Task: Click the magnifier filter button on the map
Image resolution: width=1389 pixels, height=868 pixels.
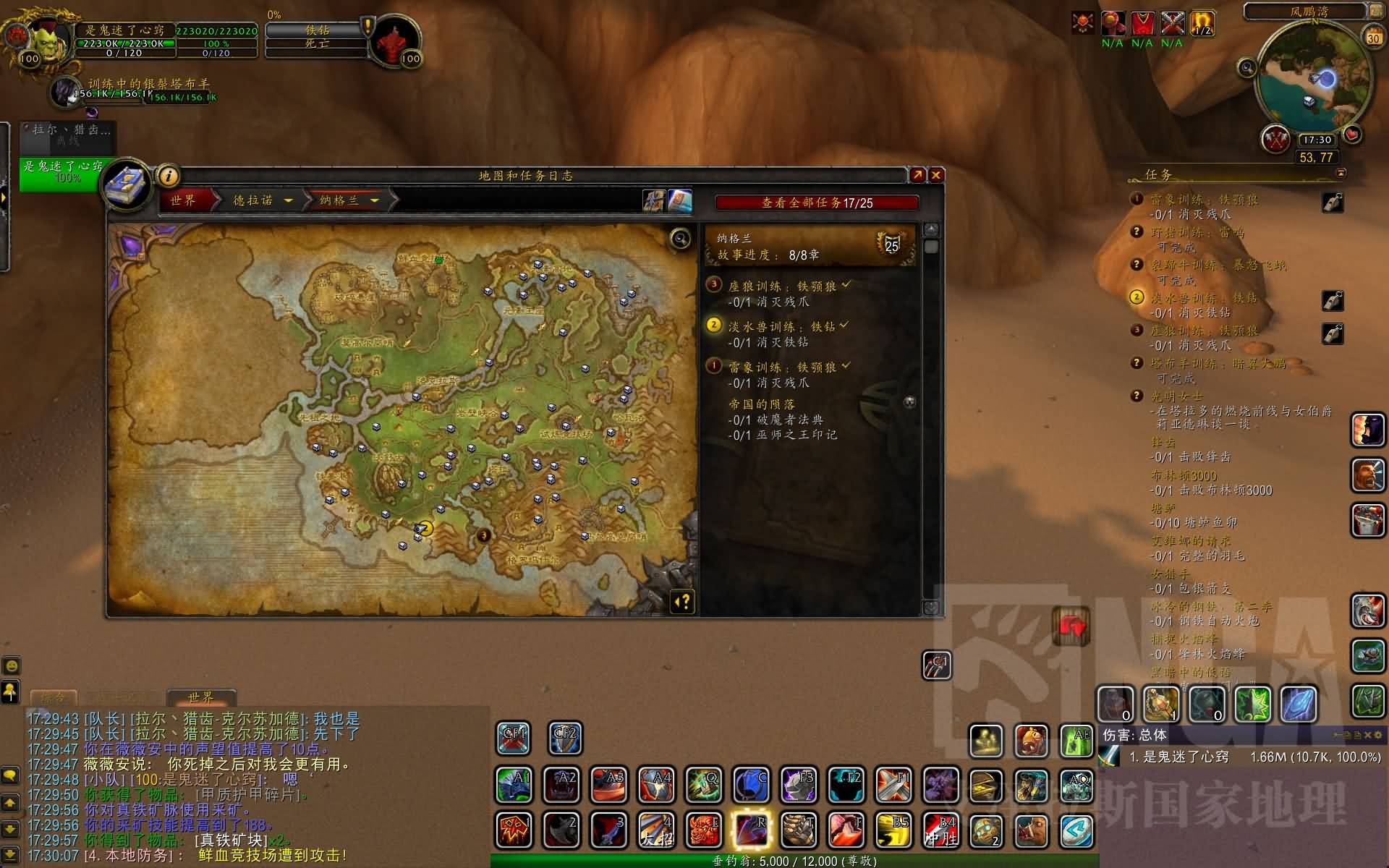Action: point(680,239)
